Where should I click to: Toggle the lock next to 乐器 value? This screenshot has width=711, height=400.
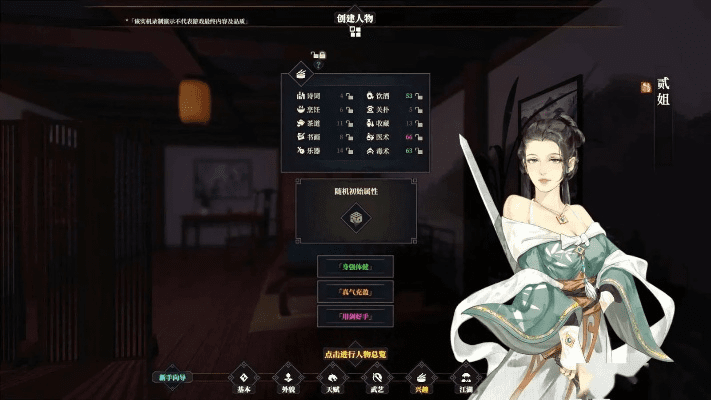pos(351,151)
